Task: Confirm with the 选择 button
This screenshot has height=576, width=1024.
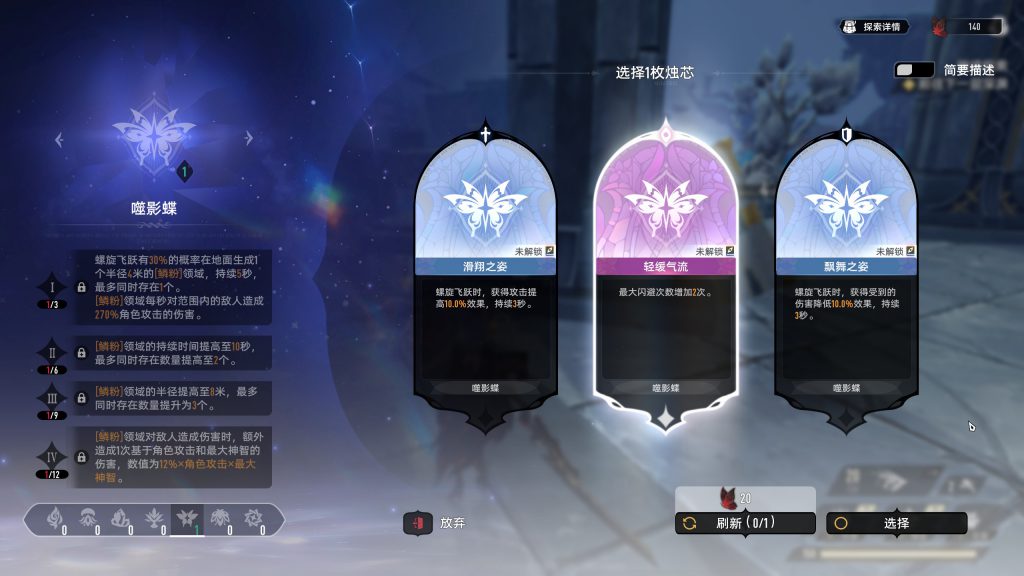Action: [x=896, y=523]
